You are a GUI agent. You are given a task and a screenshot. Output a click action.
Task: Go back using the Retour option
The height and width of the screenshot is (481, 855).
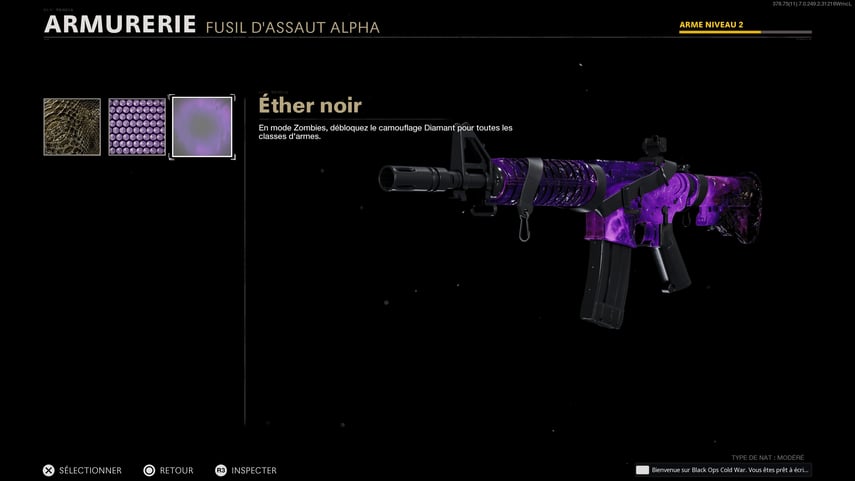pos(167,470)
